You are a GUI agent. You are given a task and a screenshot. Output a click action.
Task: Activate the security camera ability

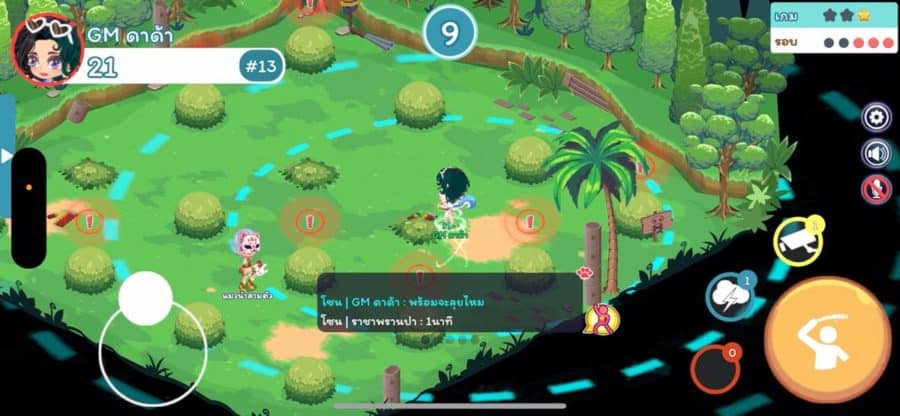pos(797,240)
